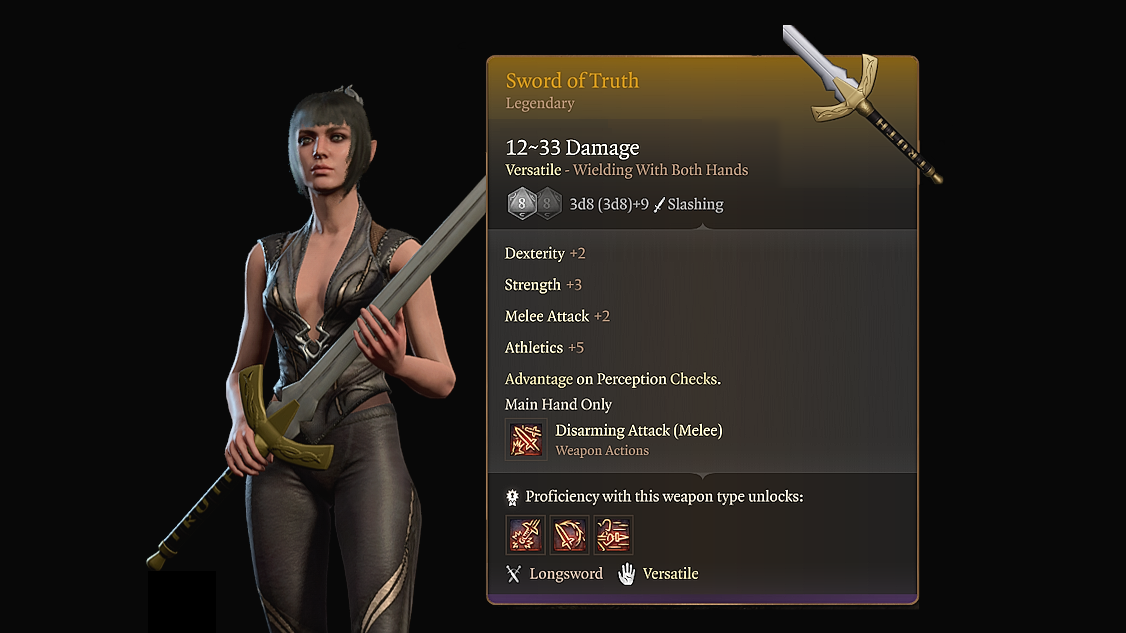Click the Sword of Truth item thumbnail

pos(862,103)
